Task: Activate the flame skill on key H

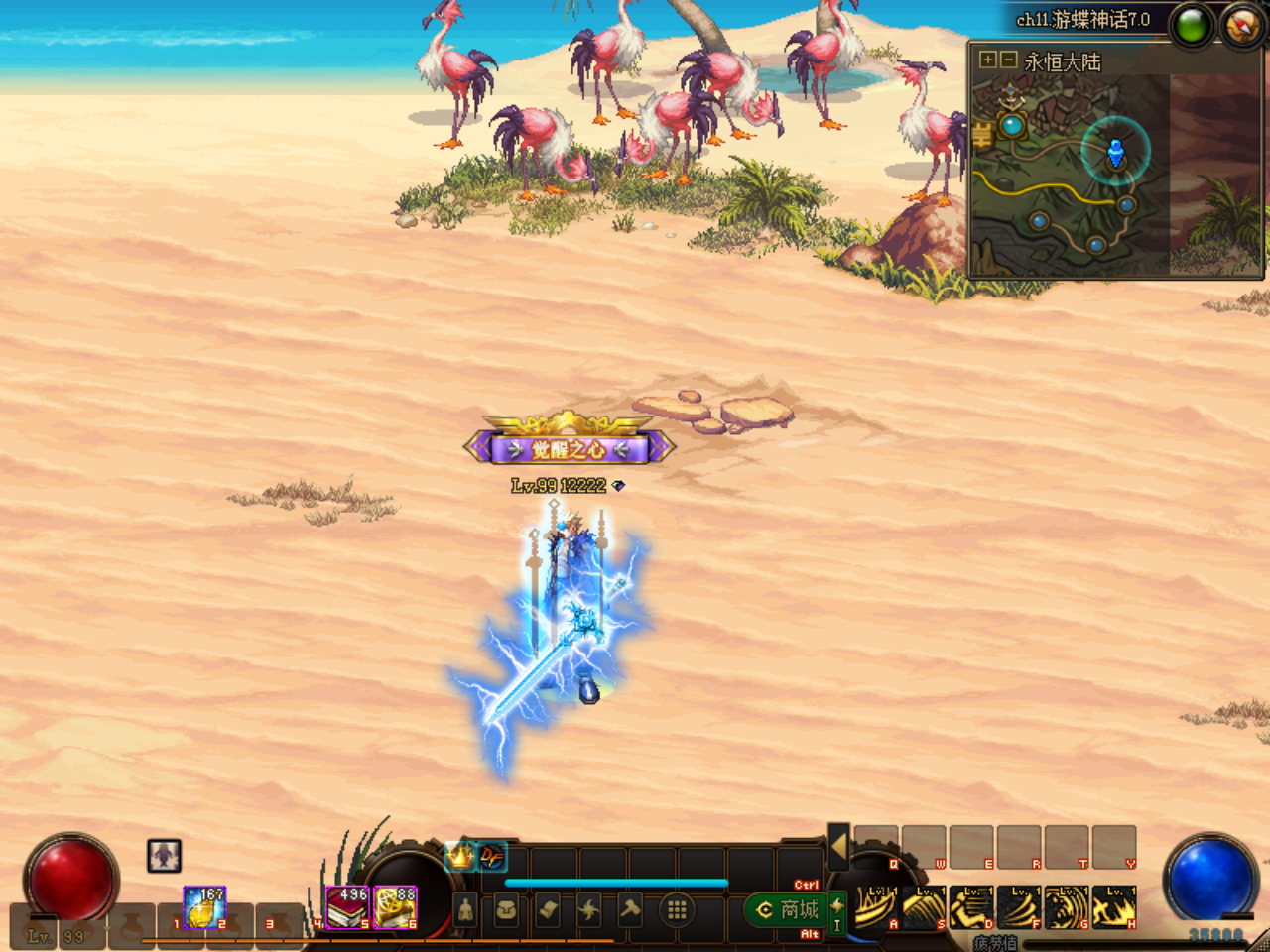Action: (x=1114, y=907)
